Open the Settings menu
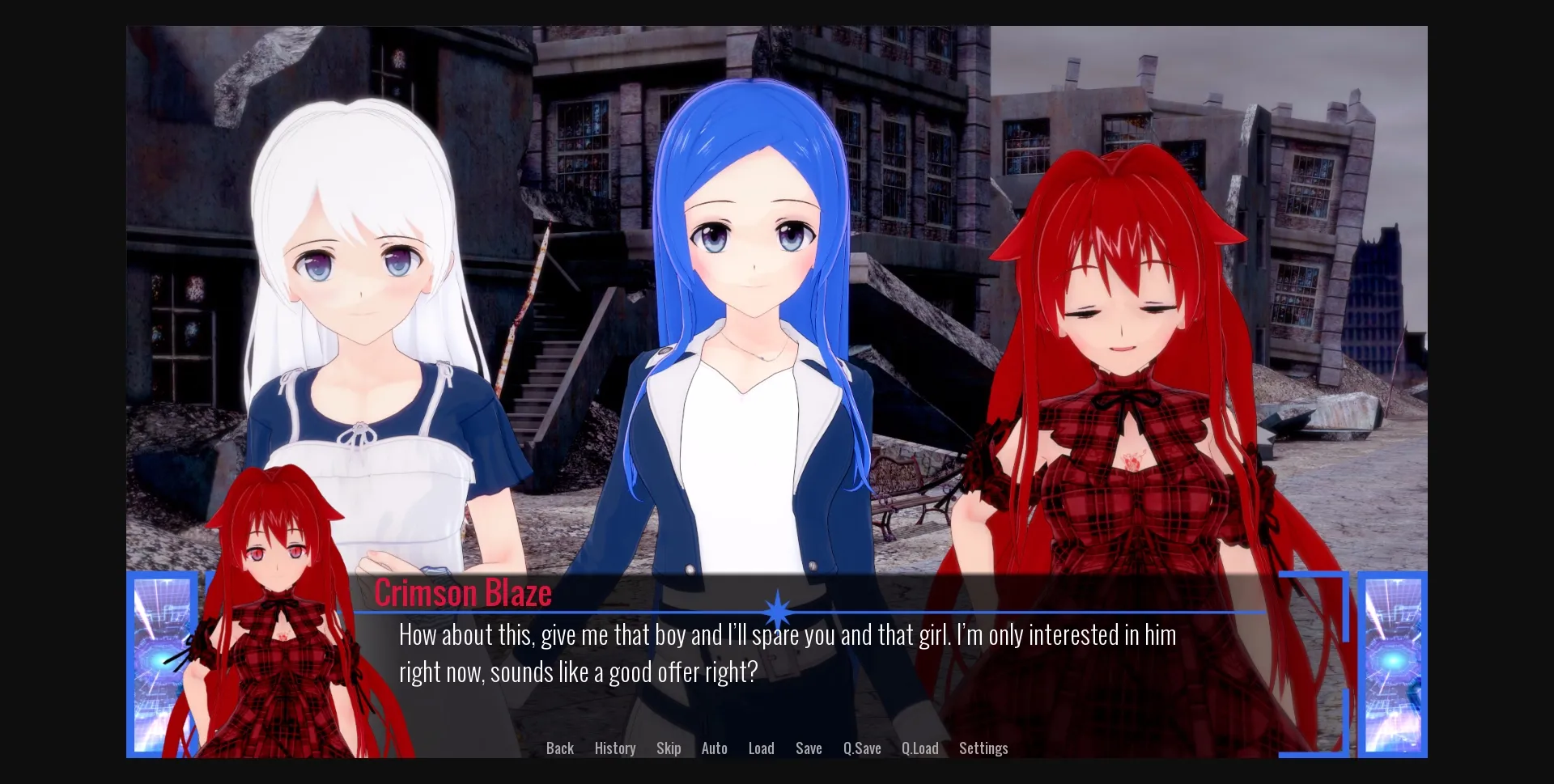The height and width of the screenshot is (784, 1554). (x=983, y=748)
